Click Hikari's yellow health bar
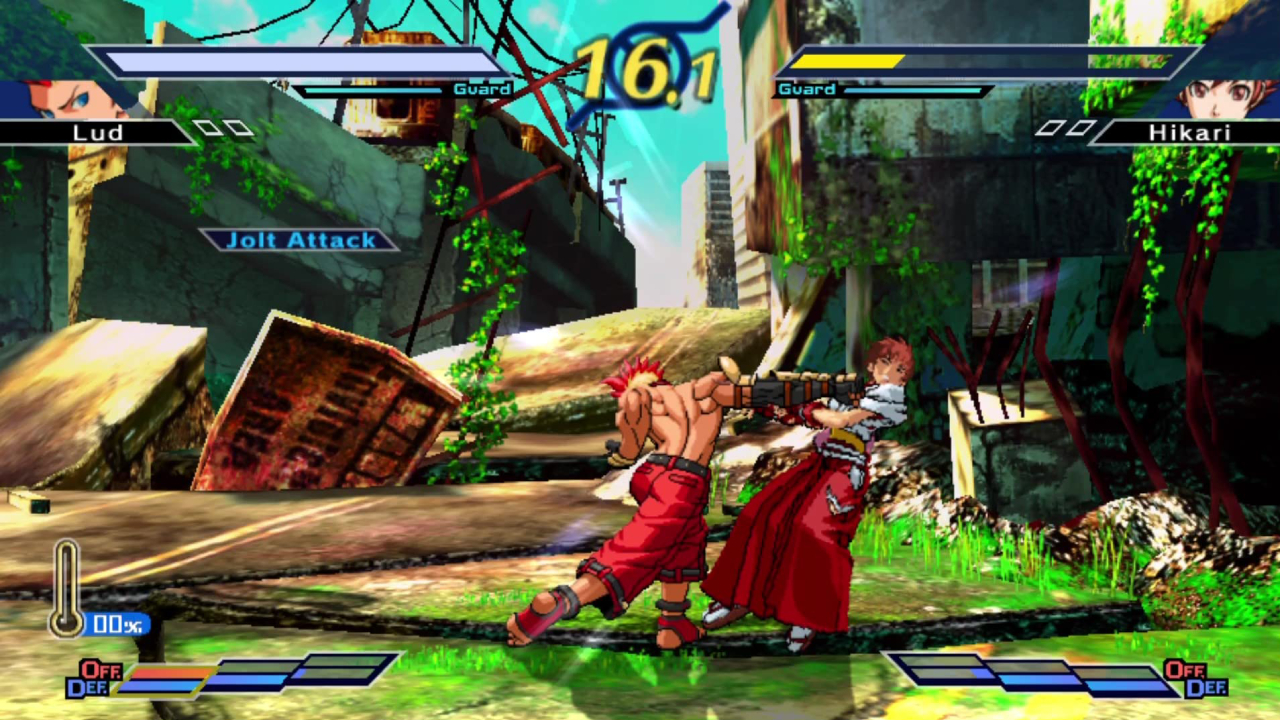The height and width of the screenshot is (720, 1280). pyautogui.click(x=850, y=61)
